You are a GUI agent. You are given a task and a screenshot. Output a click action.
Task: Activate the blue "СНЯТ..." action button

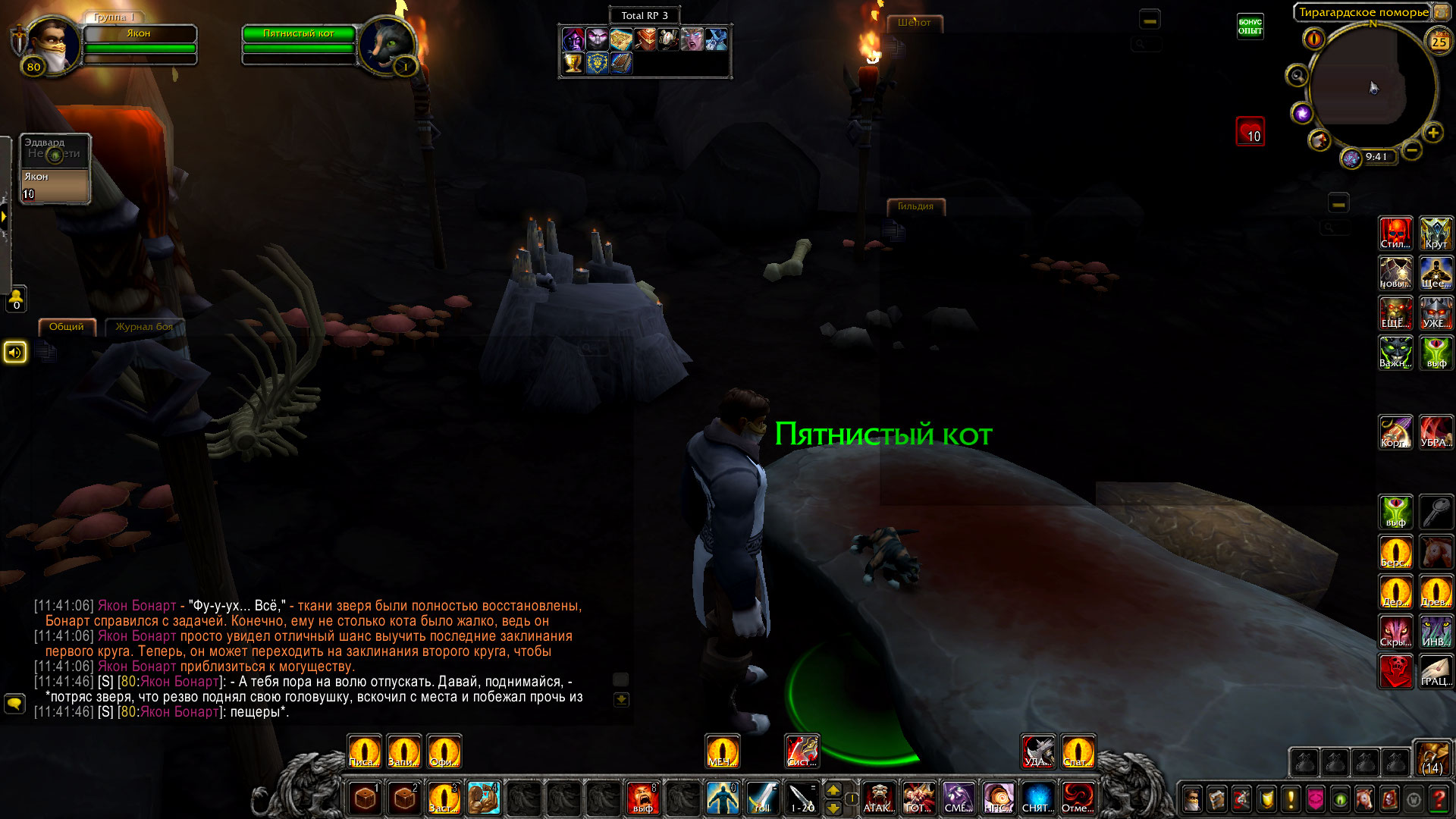tap(1037, 798)
